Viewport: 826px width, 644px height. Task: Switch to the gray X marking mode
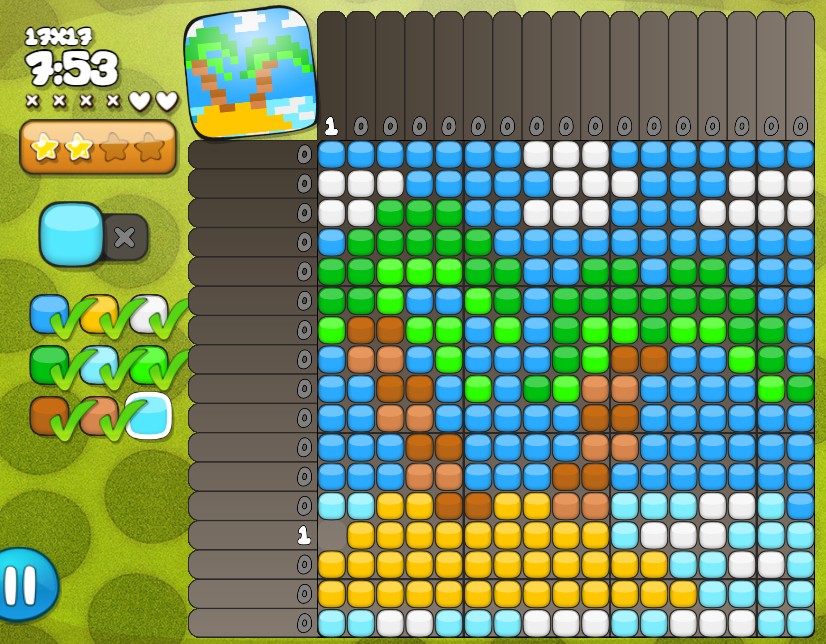tap(125, 237)
